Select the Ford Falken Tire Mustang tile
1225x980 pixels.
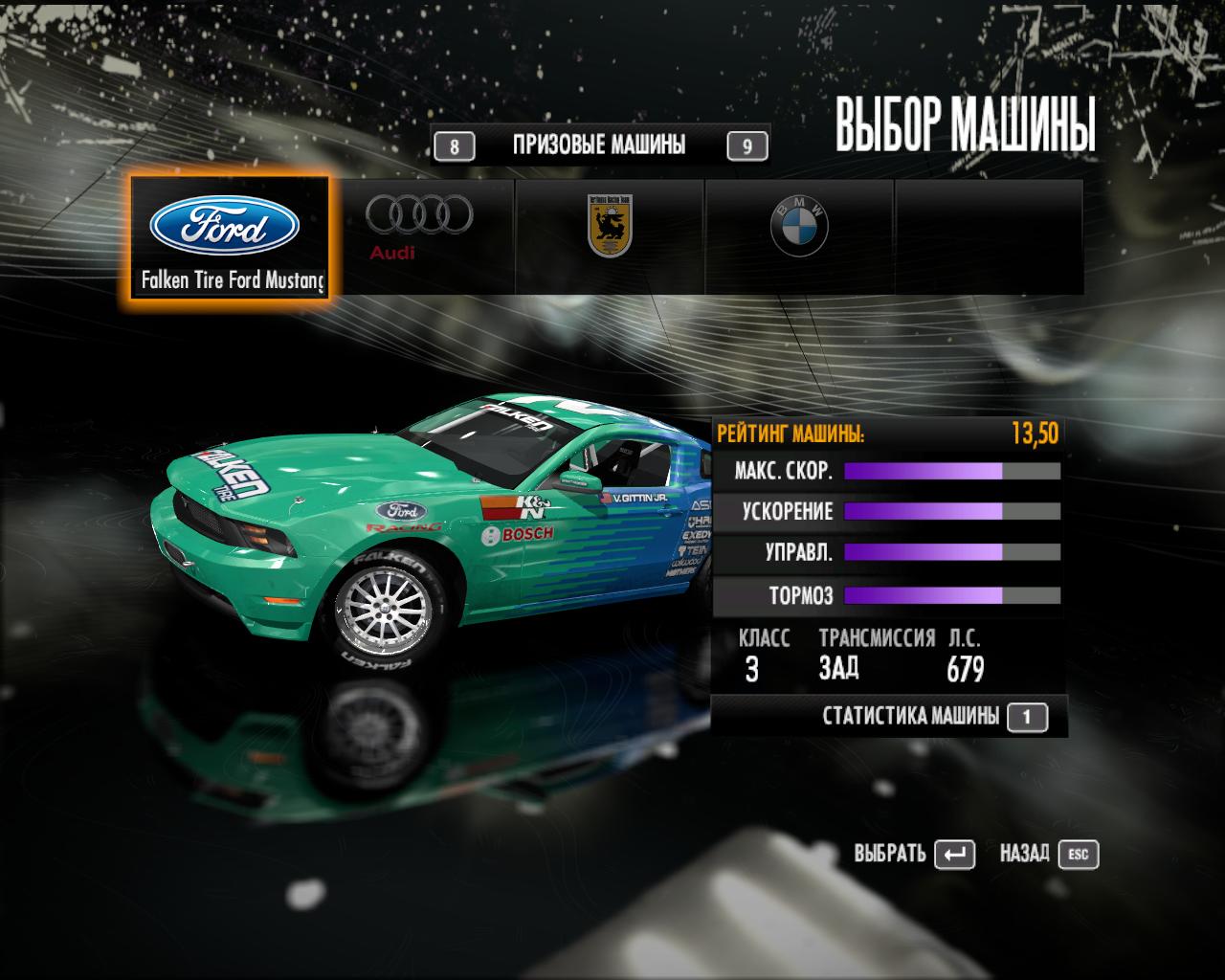coord(230,237)
